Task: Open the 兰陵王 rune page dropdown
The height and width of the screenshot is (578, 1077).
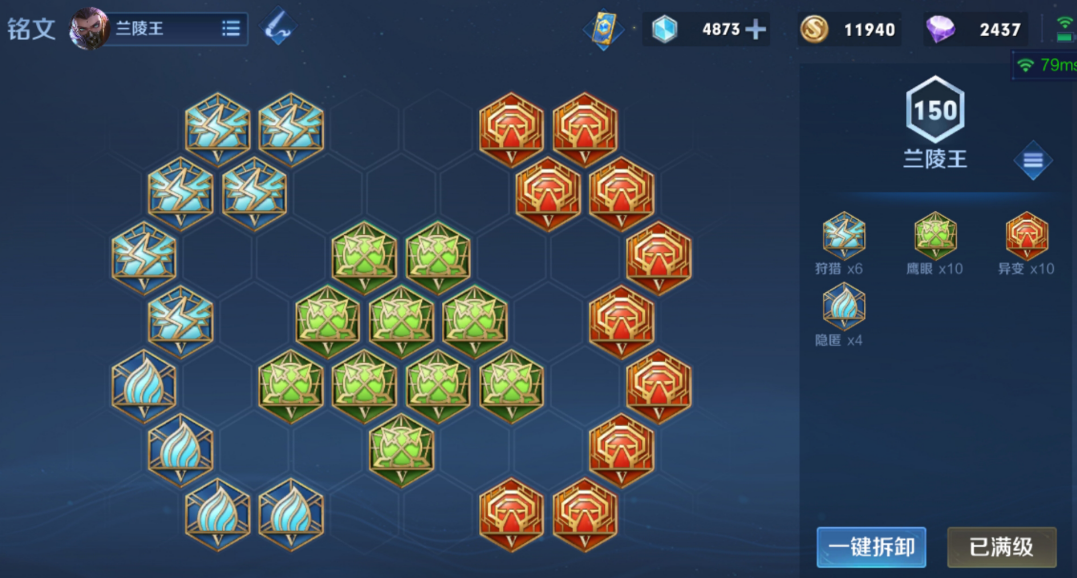Action: [x=231, y=29]
